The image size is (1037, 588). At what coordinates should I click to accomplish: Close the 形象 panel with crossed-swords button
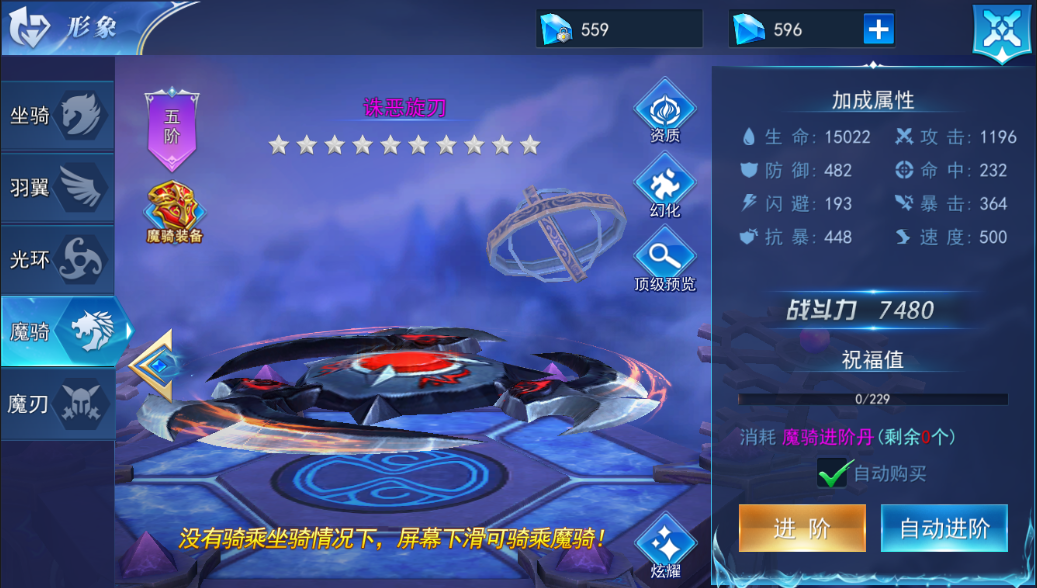click(1001, 32)
